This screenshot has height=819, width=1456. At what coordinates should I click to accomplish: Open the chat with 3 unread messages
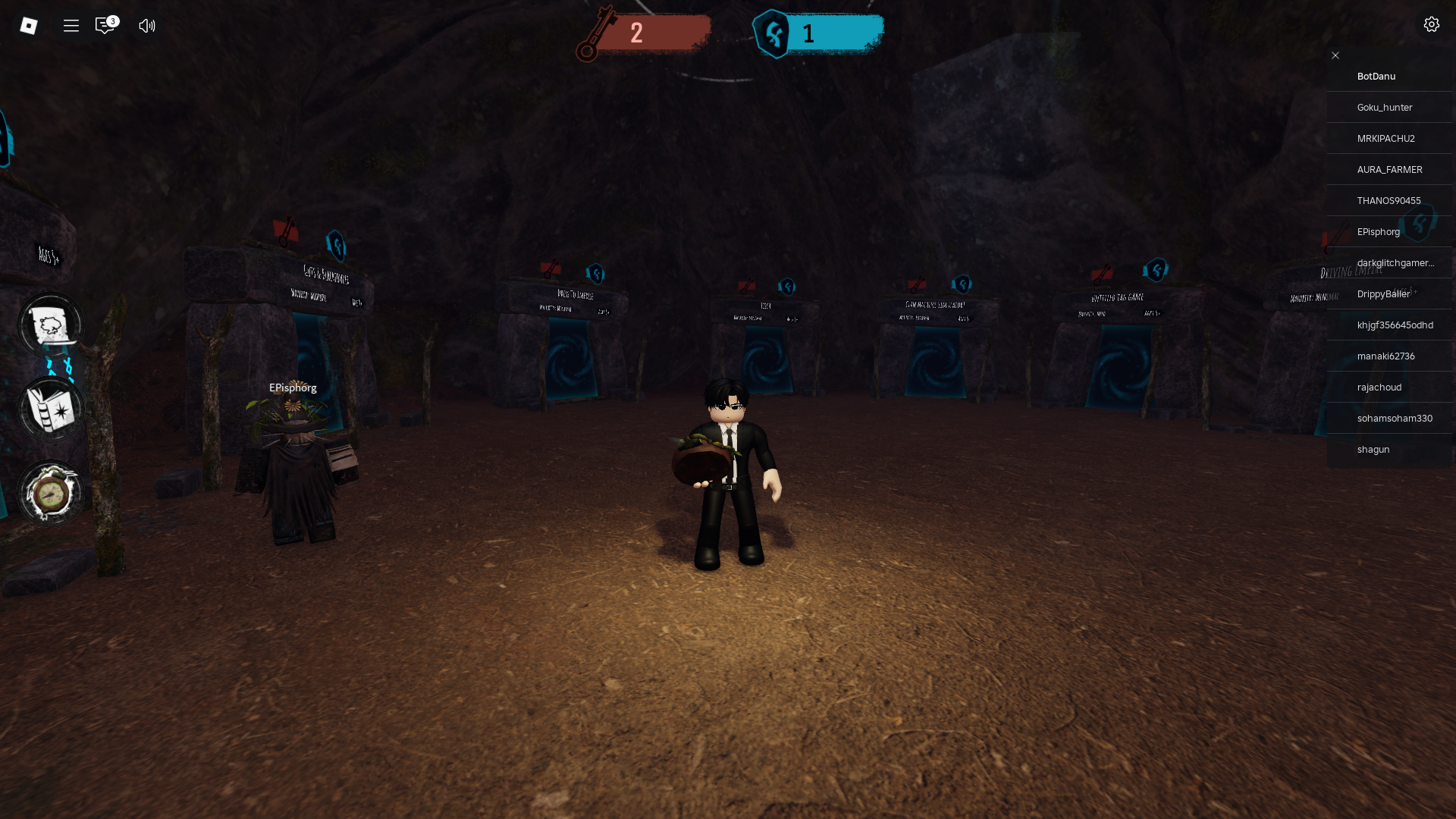[105, 26]
